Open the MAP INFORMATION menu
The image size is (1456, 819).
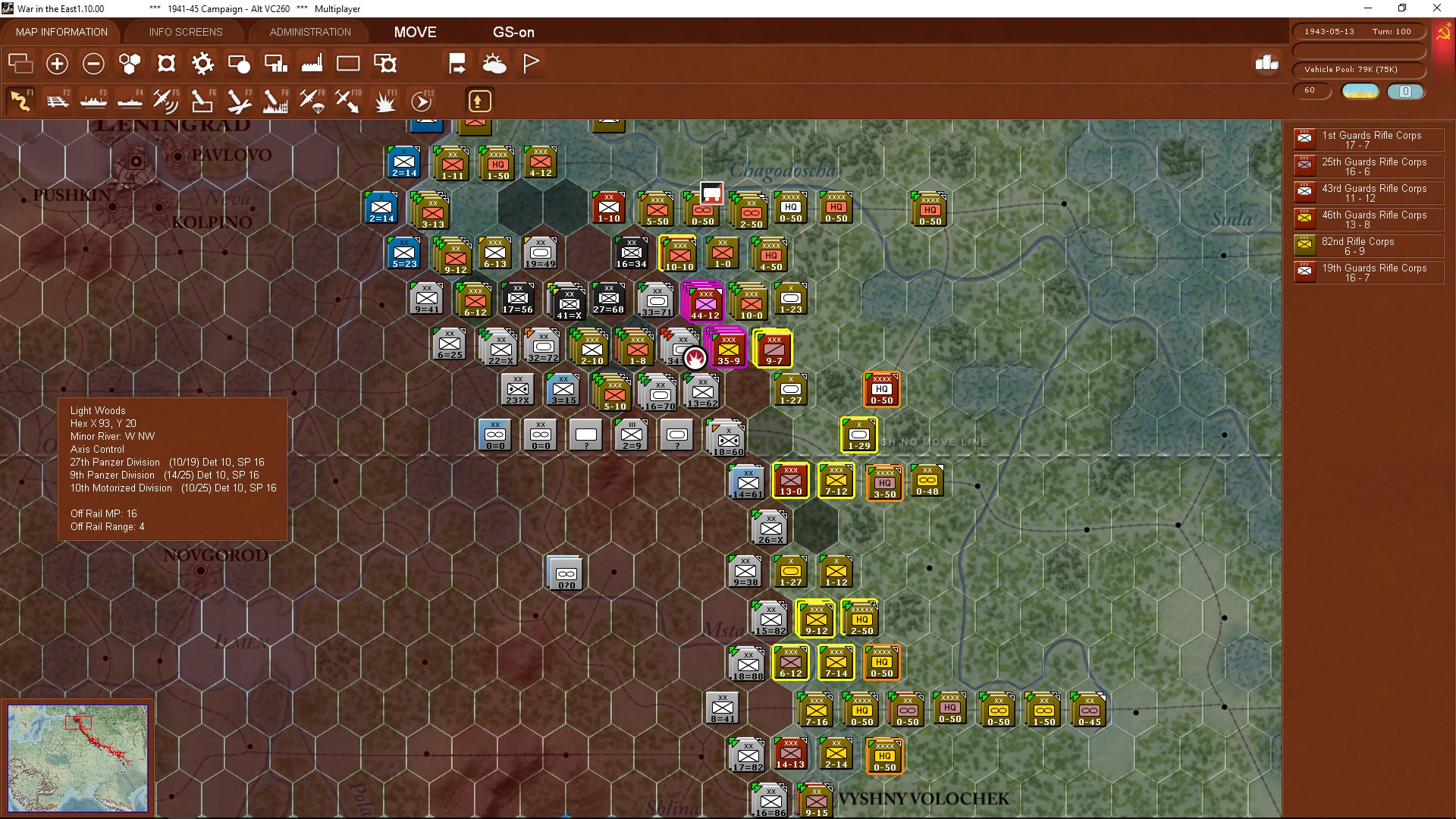(x=61, y=32)
